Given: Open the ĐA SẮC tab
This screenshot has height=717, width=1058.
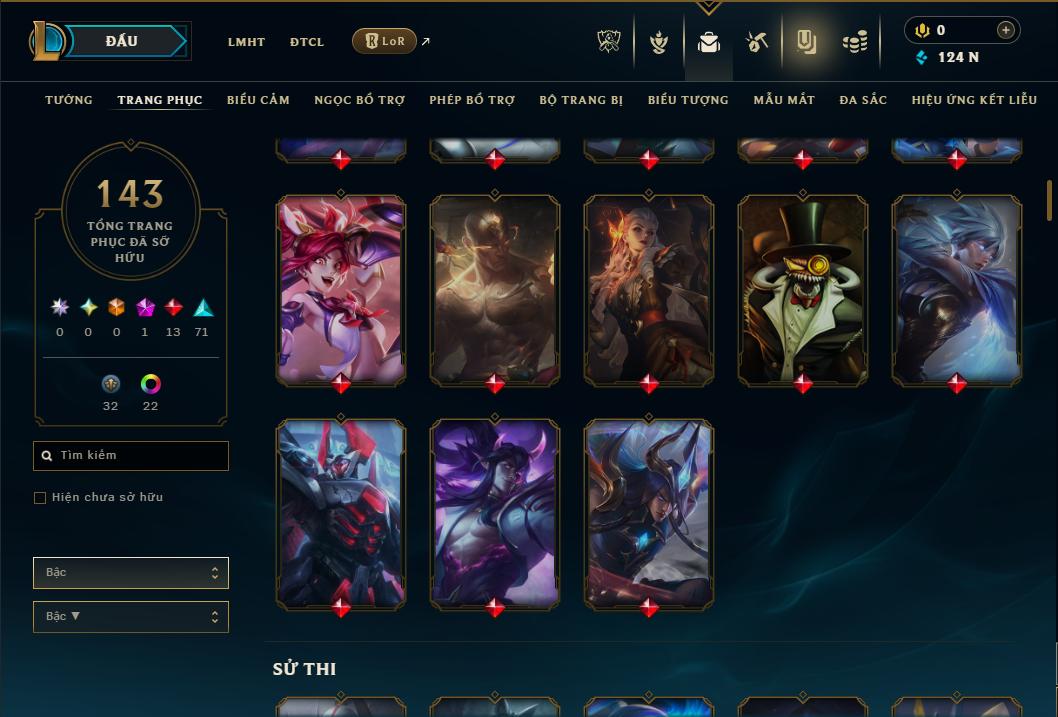Looking at the screenshot, I should pos(863,100).
